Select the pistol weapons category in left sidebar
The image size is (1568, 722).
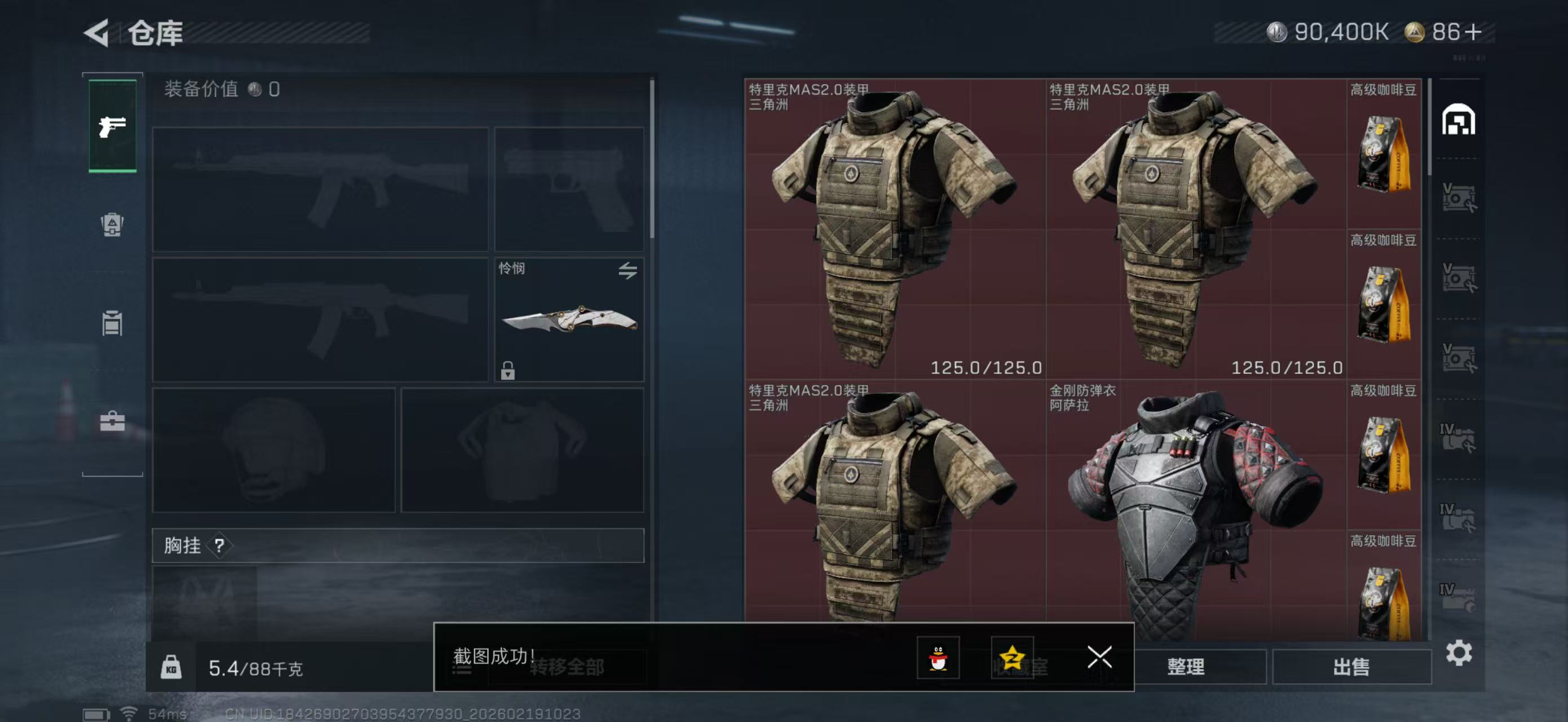point(112,126)
